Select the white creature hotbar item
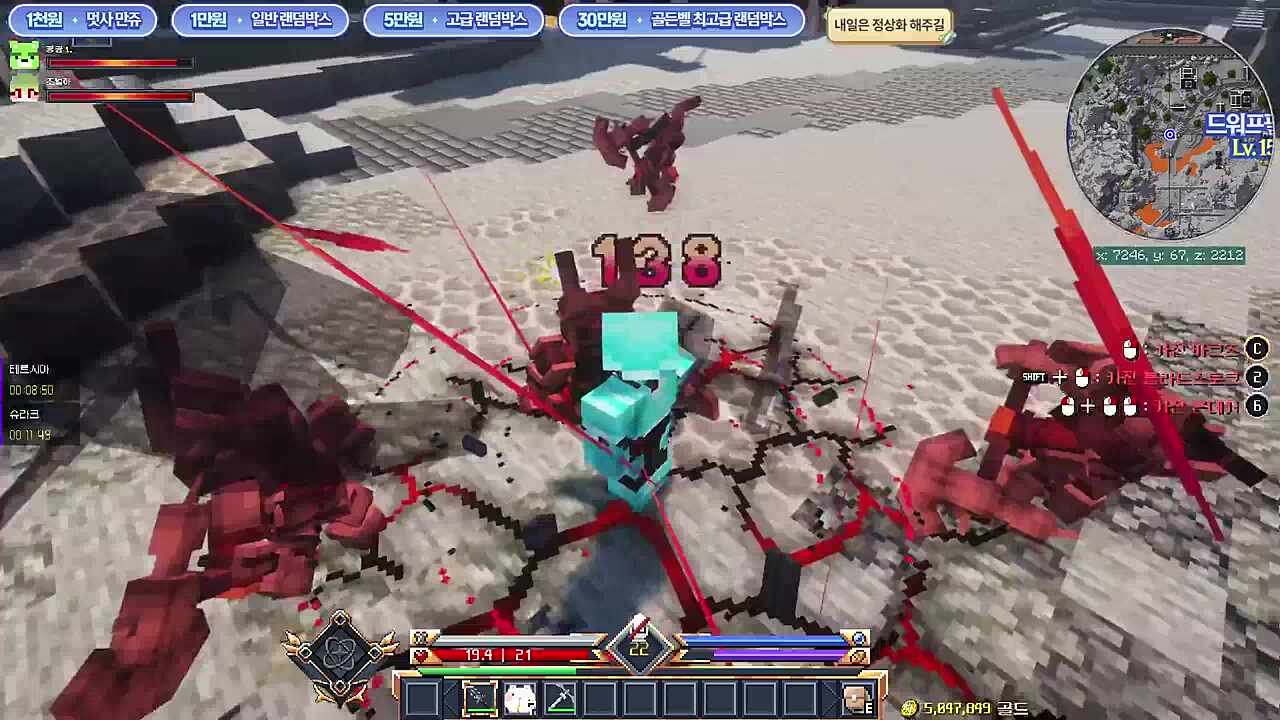Image resolution: width=1280 pixels, height=720 pixels. point(520,698)
